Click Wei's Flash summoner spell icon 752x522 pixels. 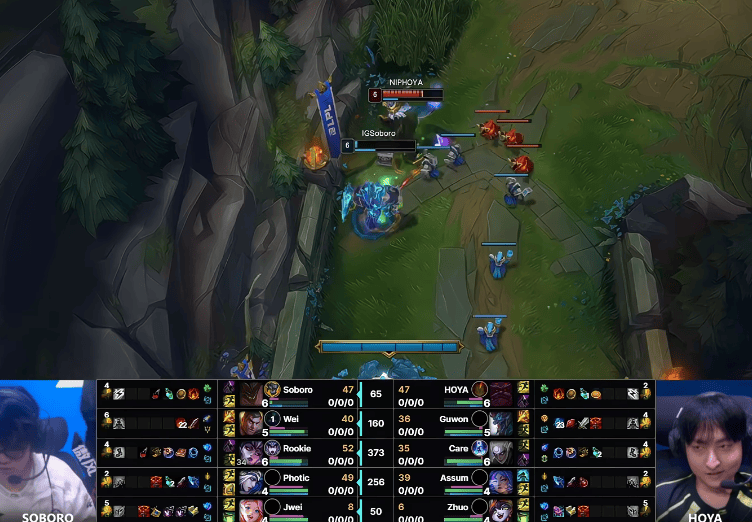coord(228,415)
